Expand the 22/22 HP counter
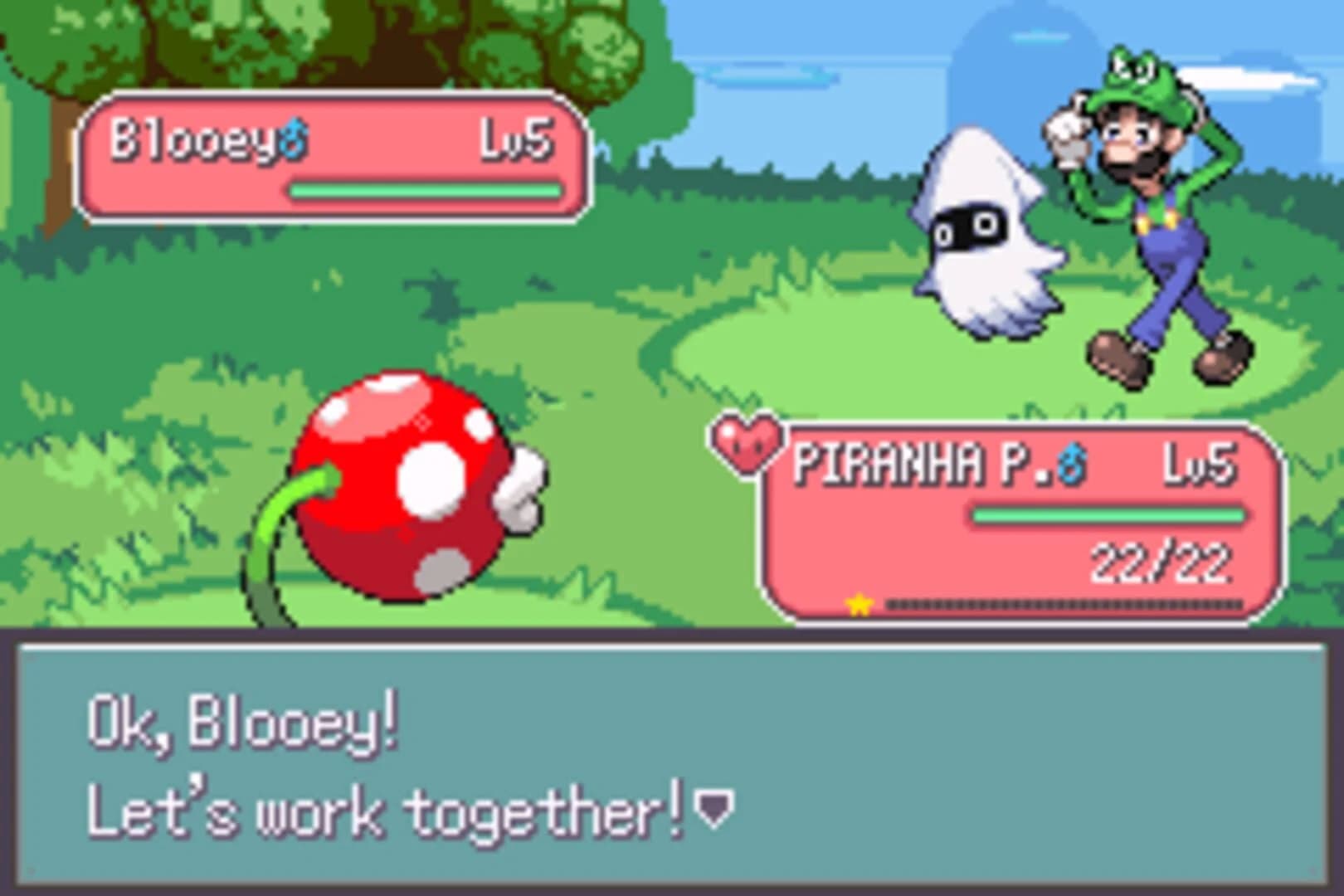This screenshot has height=896, width=1344. click(x=1161, y=560)
